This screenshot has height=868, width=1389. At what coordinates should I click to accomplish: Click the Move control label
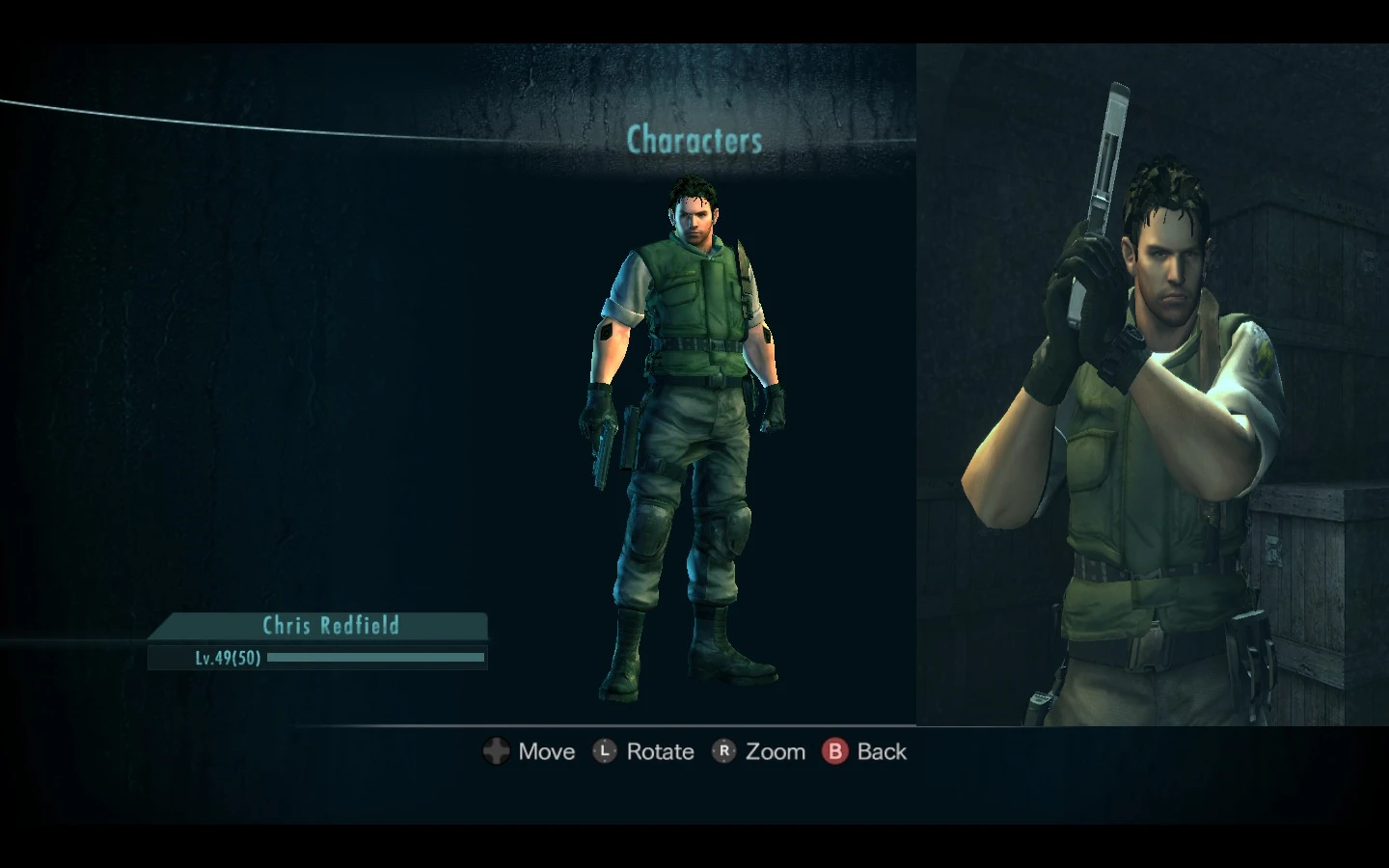click(x=546, y=751)
